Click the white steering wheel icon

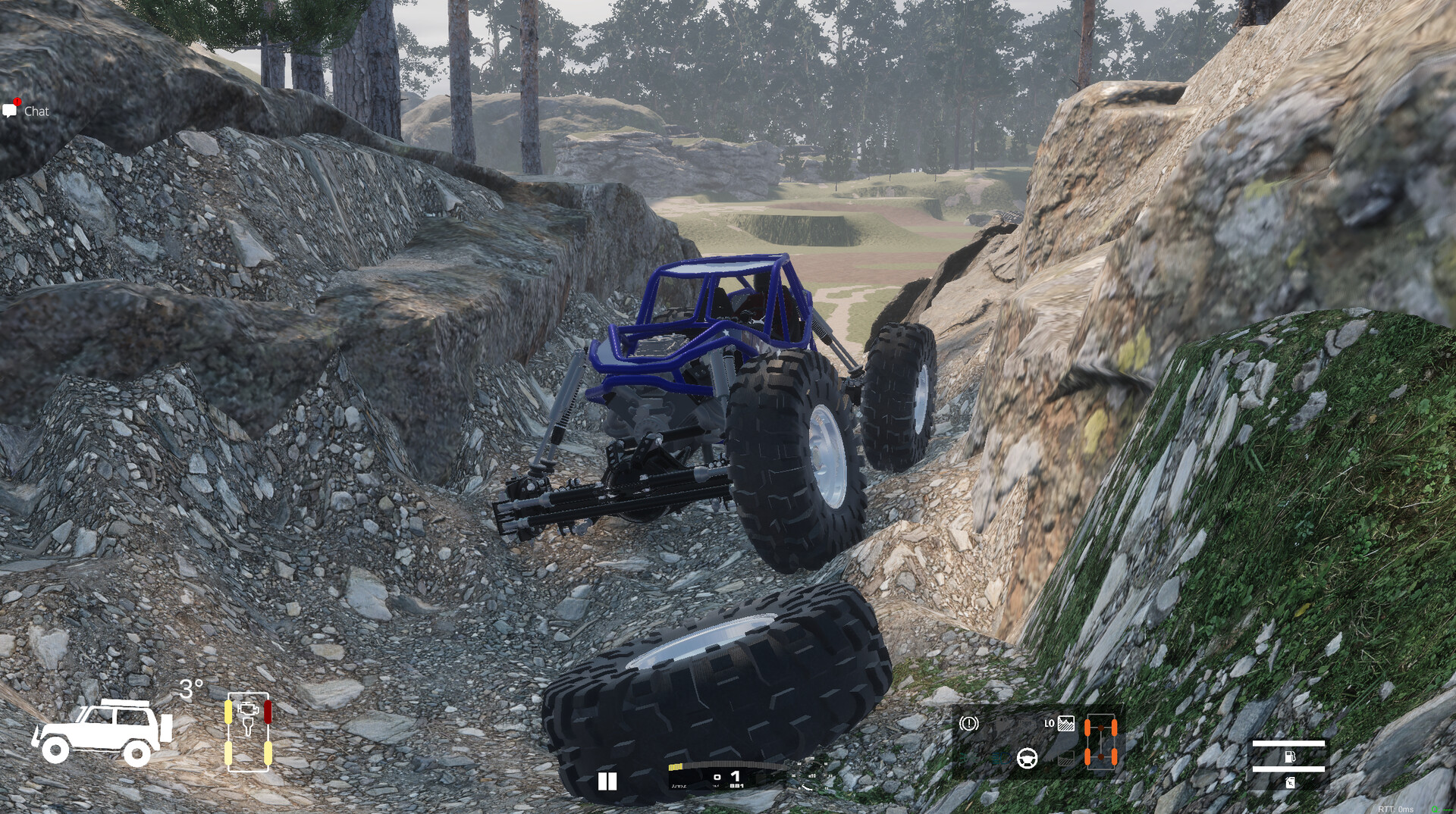click(1028, 757)
